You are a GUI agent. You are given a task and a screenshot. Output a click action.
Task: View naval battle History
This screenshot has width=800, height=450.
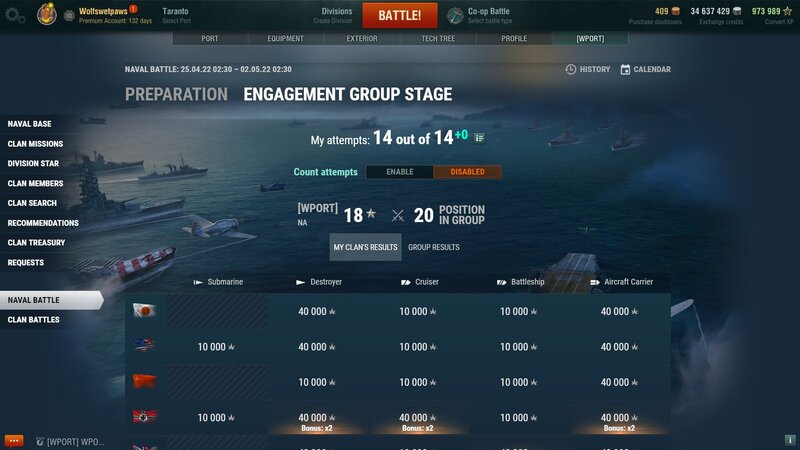click(x=587, y=70)
